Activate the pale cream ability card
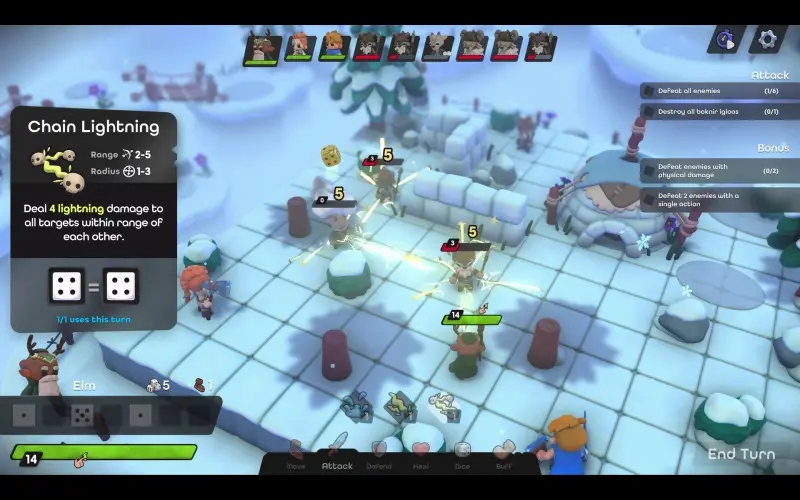800x500 pixels. pyautogui.click(x=443, y=406)
